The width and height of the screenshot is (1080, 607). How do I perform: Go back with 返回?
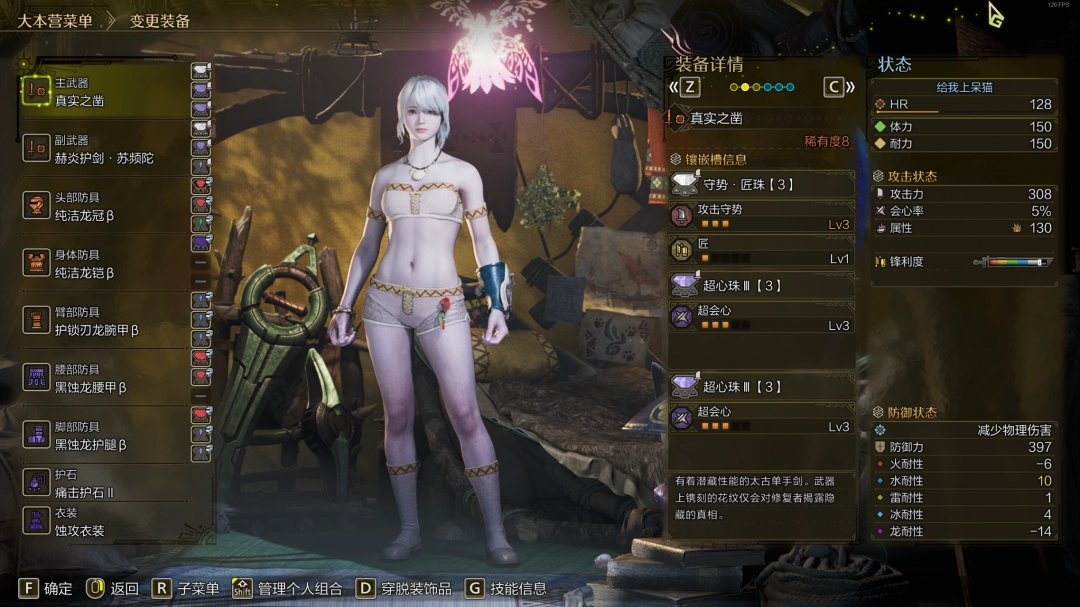click(x=112, y=589)
